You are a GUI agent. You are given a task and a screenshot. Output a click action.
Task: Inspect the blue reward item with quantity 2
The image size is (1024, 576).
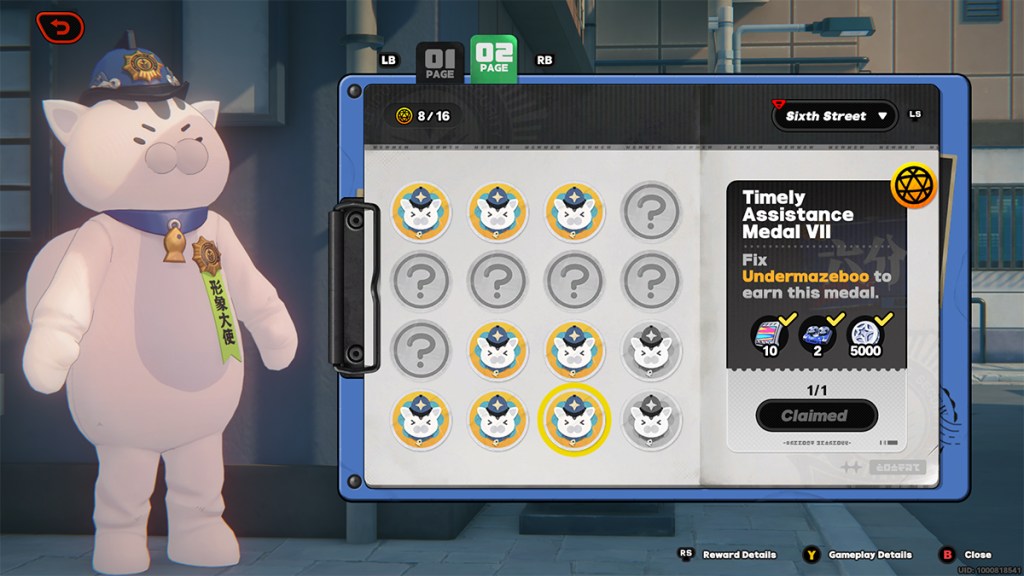pyautogui.click(x=818, y=335)
